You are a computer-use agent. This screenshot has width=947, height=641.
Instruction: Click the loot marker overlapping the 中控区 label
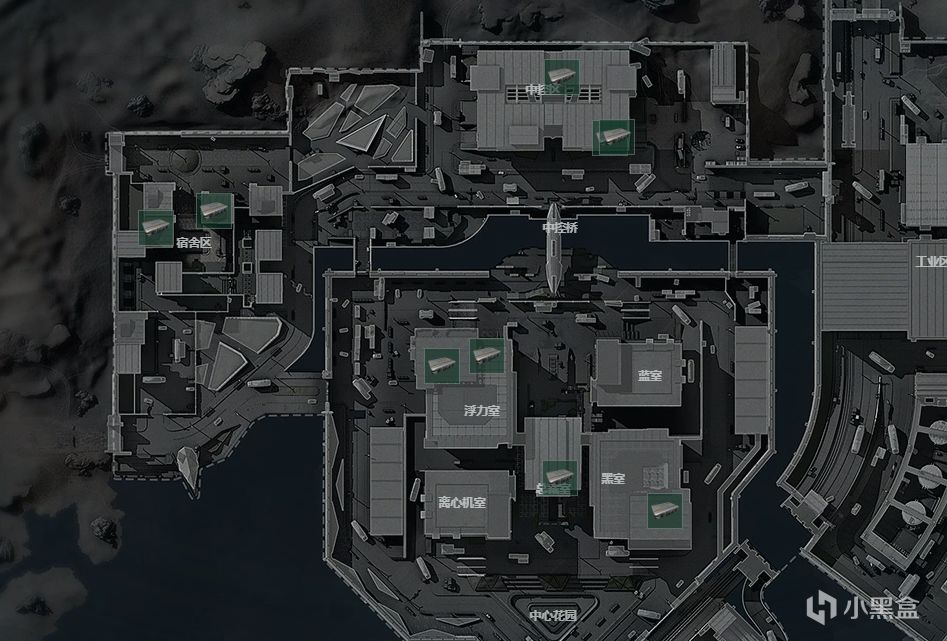(561, 74)
